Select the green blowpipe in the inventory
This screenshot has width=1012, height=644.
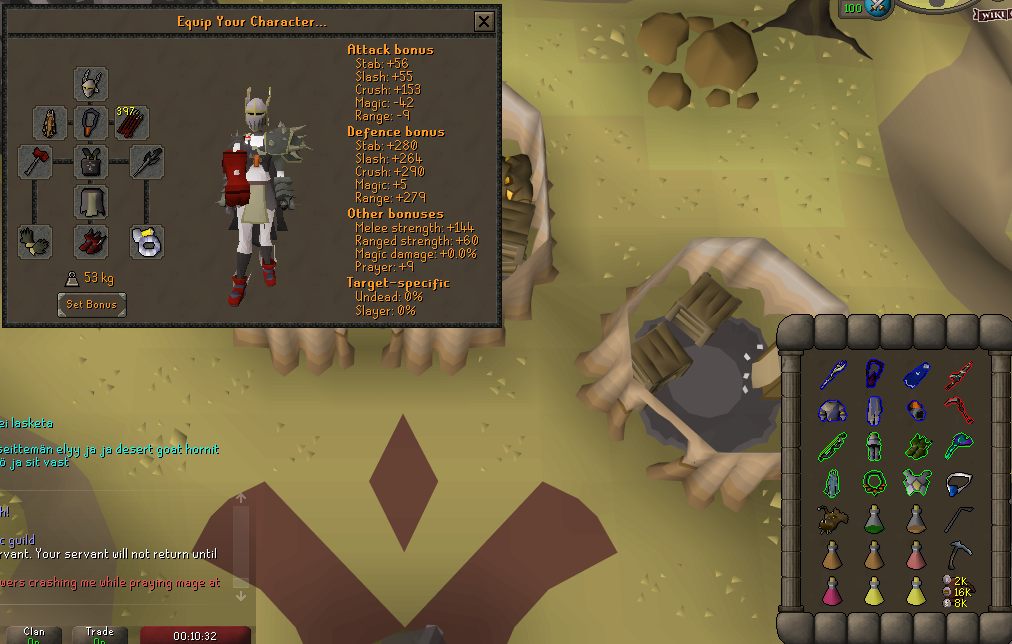[x=831, y=446]
